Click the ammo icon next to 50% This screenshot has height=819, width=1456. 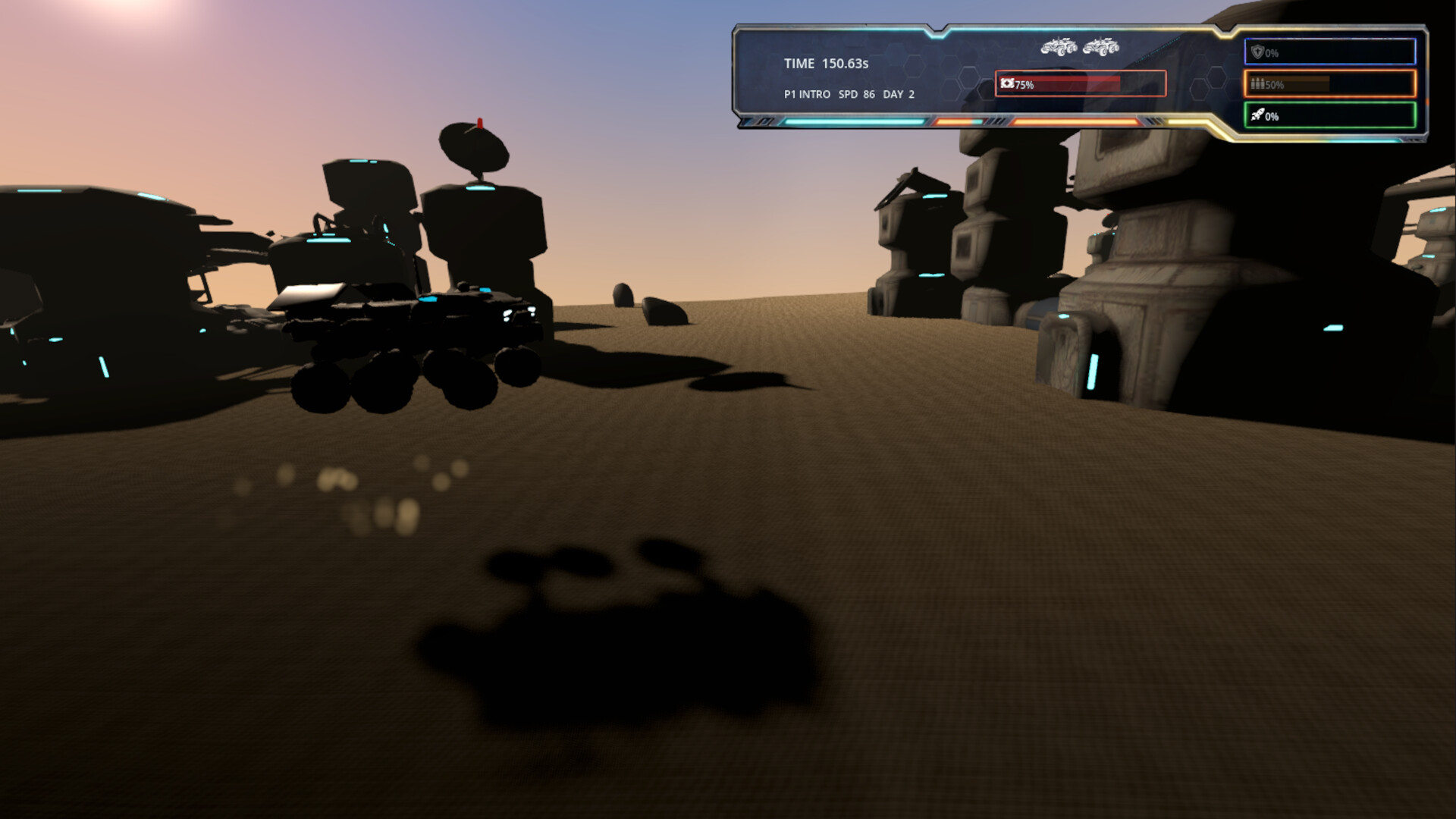[x=1258, y=85]
